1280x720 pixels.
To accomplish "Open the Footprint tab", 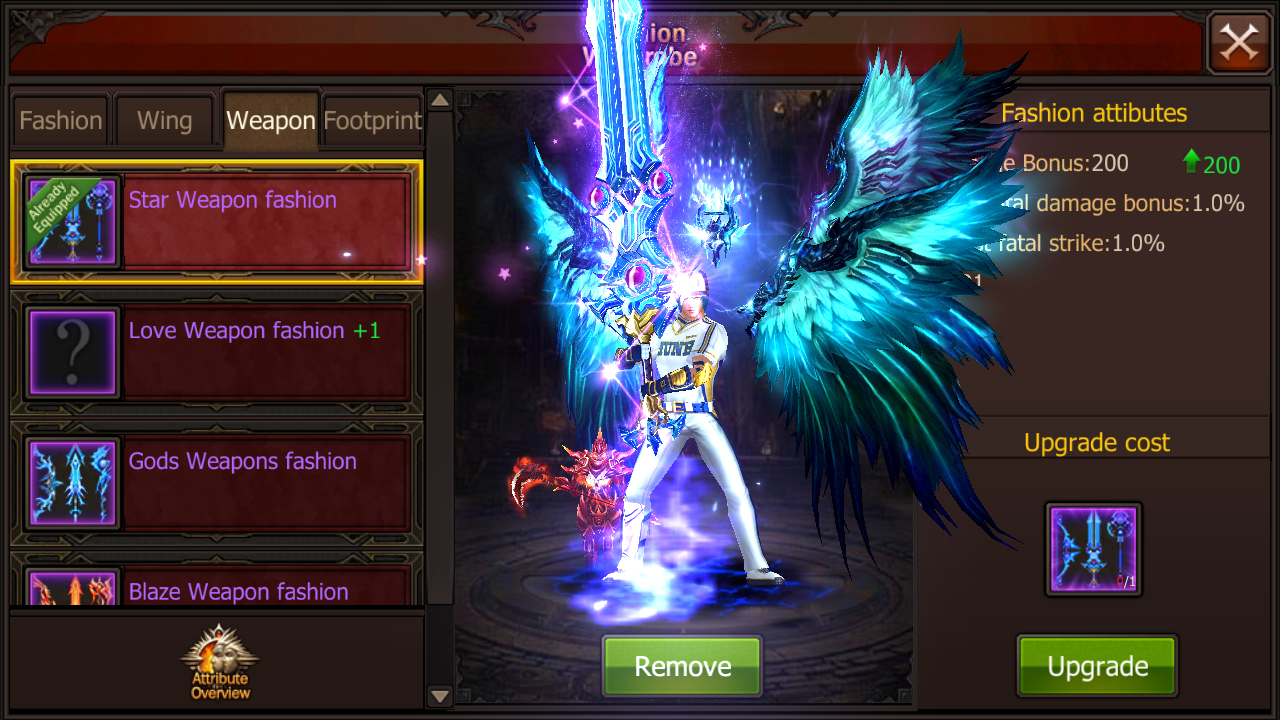I will [372, 119].
